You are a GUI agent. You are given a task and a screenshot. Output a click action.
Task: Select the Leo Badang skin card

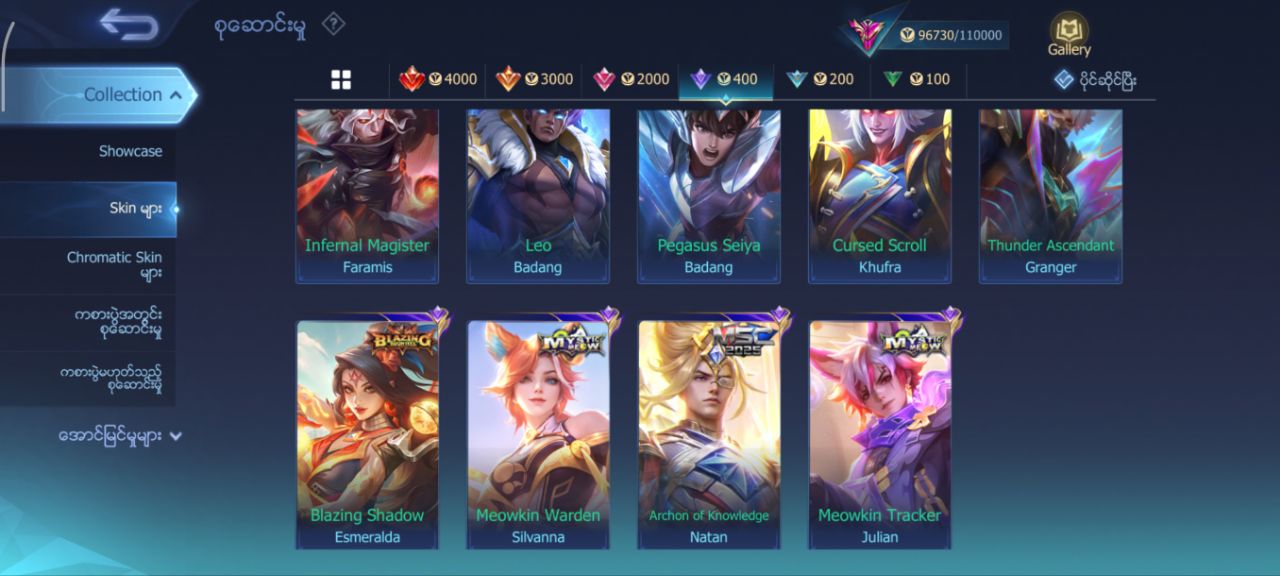pyautogui.click(x=538, y=195)
